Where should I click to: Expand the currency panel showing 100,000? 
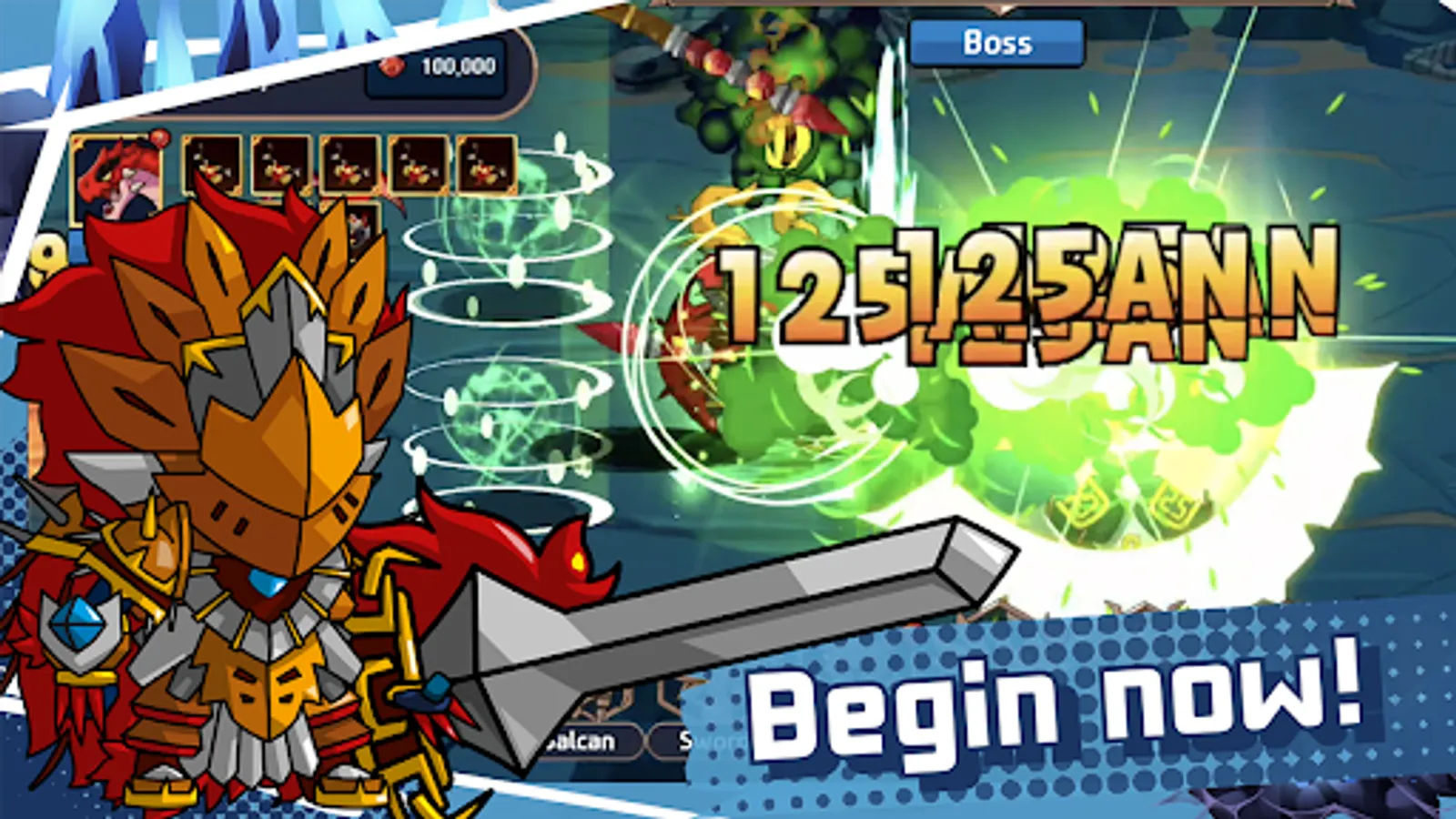tap(437, 65)
